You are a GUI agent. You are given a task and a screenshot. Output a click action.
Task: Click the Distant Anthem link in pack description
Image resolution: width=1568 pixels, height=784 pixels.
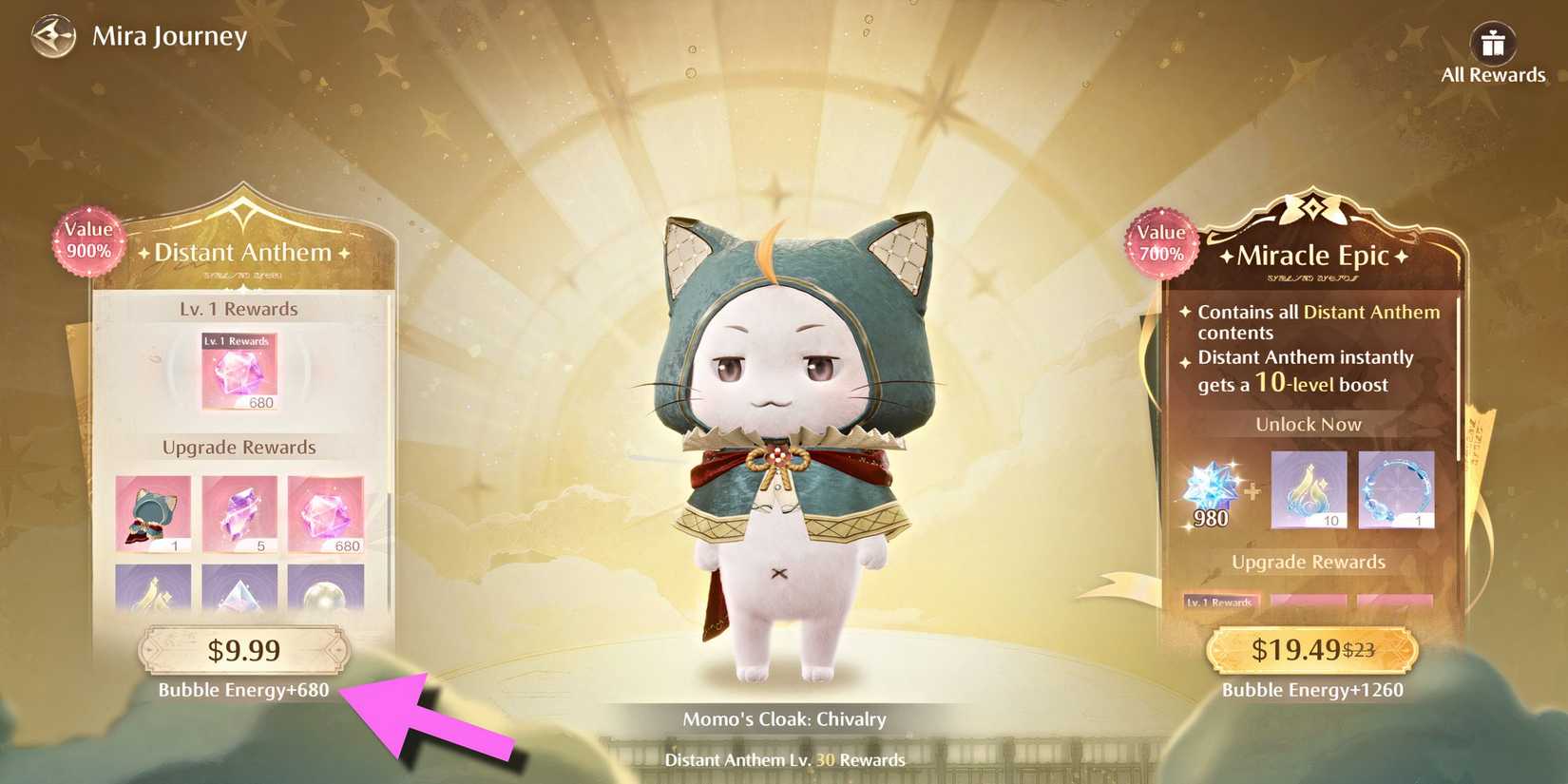pos(1371,312)
